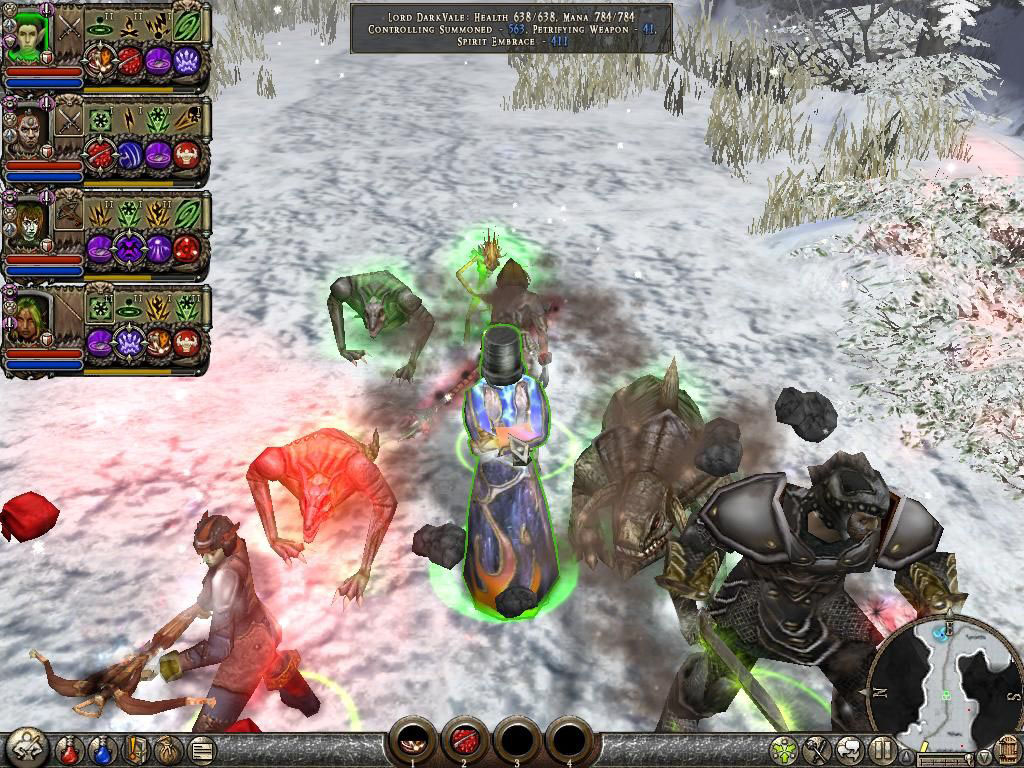Select the bald scarred warrior portrait
1024x768 pixels.
click(x=30, y=132)
